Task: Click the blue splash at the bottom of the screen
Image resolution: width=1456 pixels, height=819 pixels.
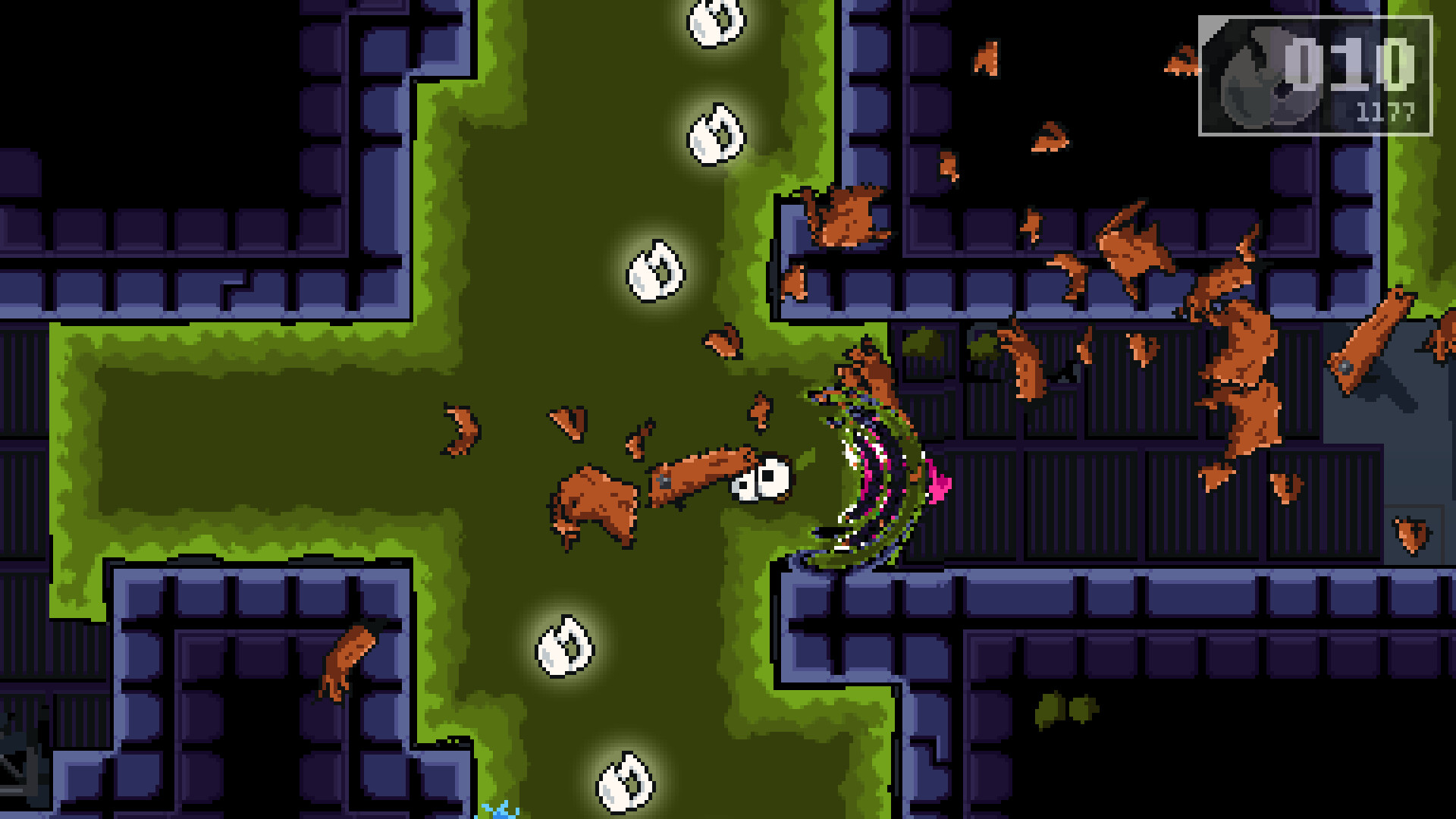Action: [x=497, y=813]
